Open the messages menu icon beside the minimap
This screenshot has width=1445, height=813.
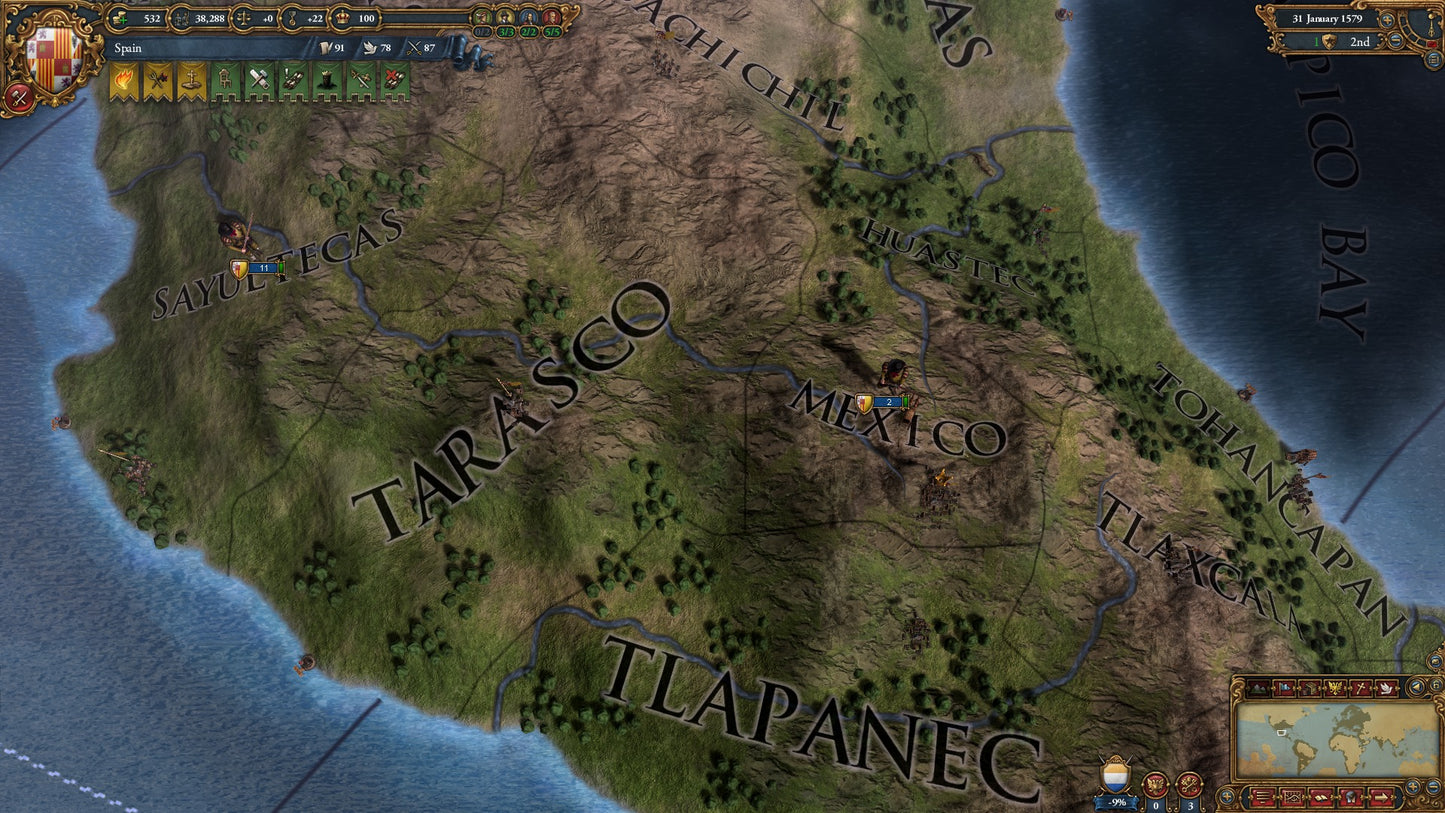click(1261, 797)
